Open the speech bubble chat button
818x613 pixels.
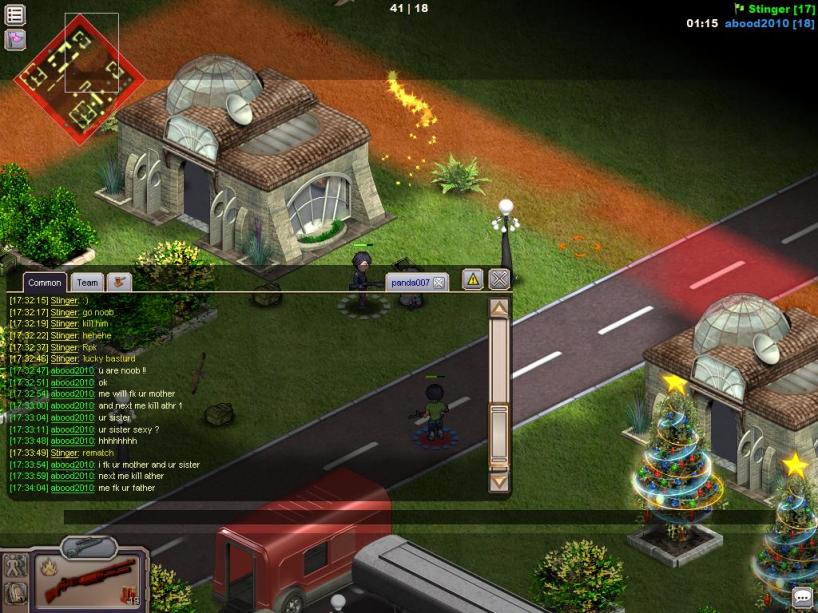(802, 597)
